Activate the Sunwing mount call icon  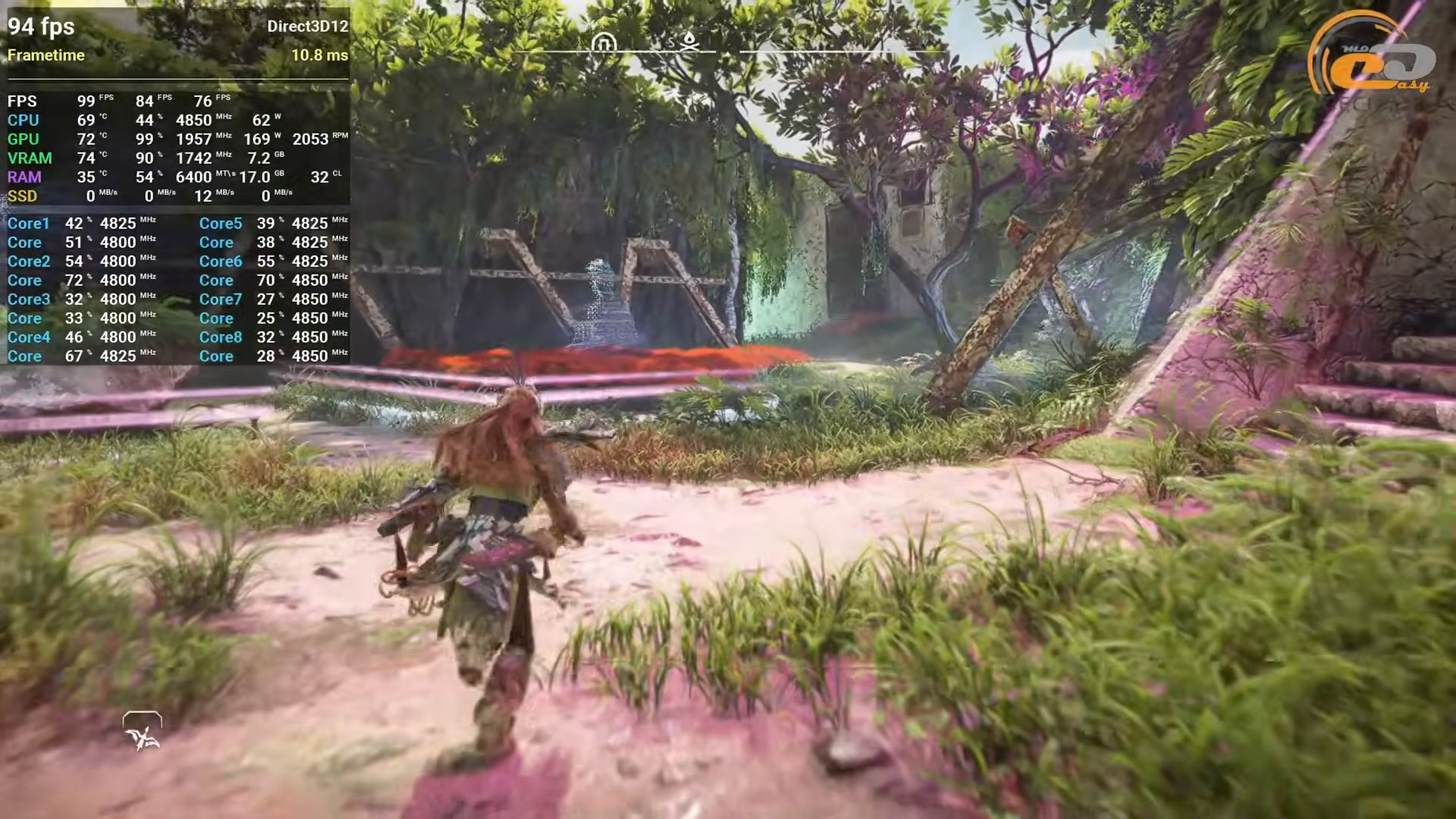click(x=143, y=732)
